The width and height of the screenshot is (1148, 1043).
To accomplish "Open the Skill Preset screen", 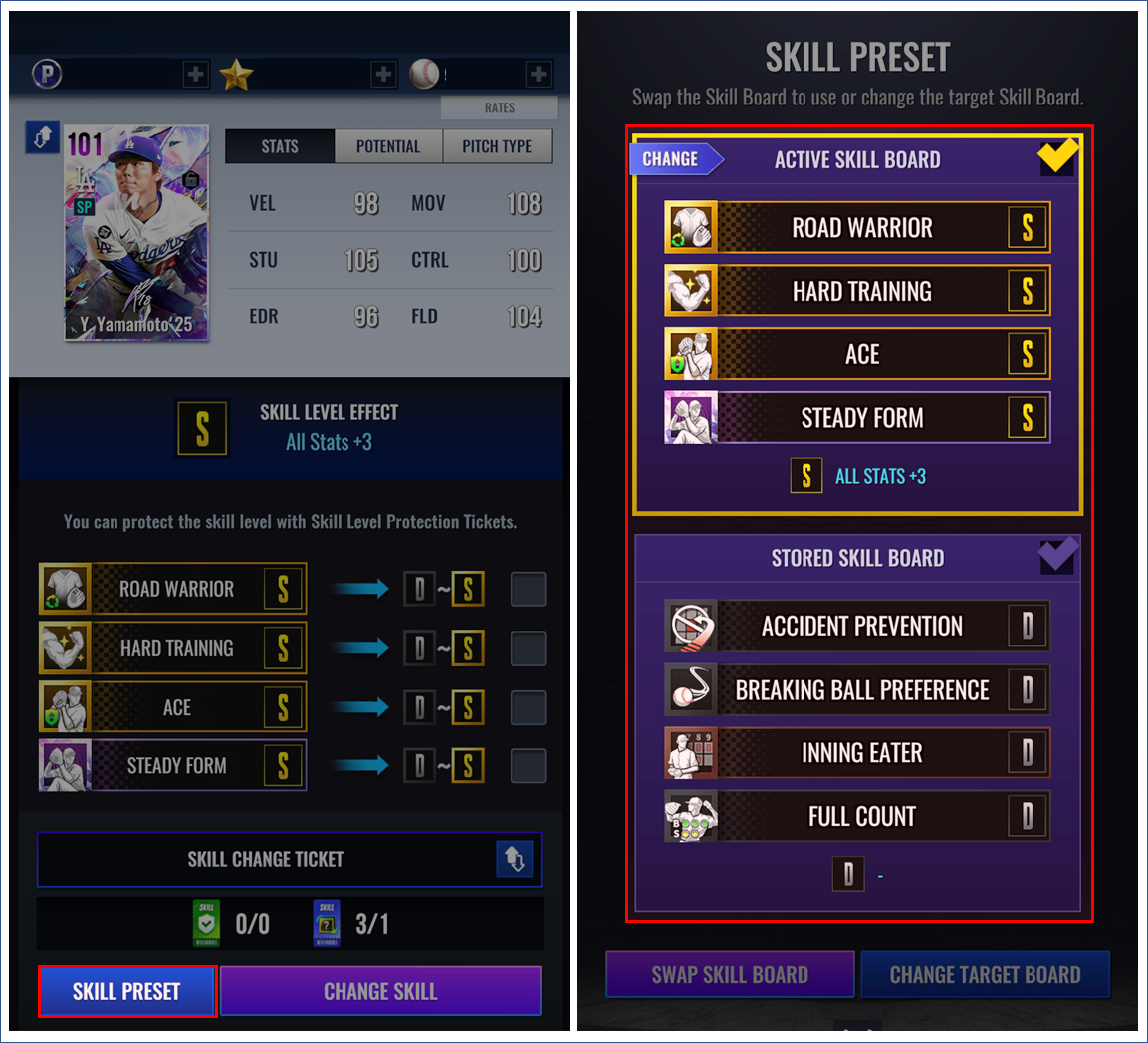I will point(126,991).
